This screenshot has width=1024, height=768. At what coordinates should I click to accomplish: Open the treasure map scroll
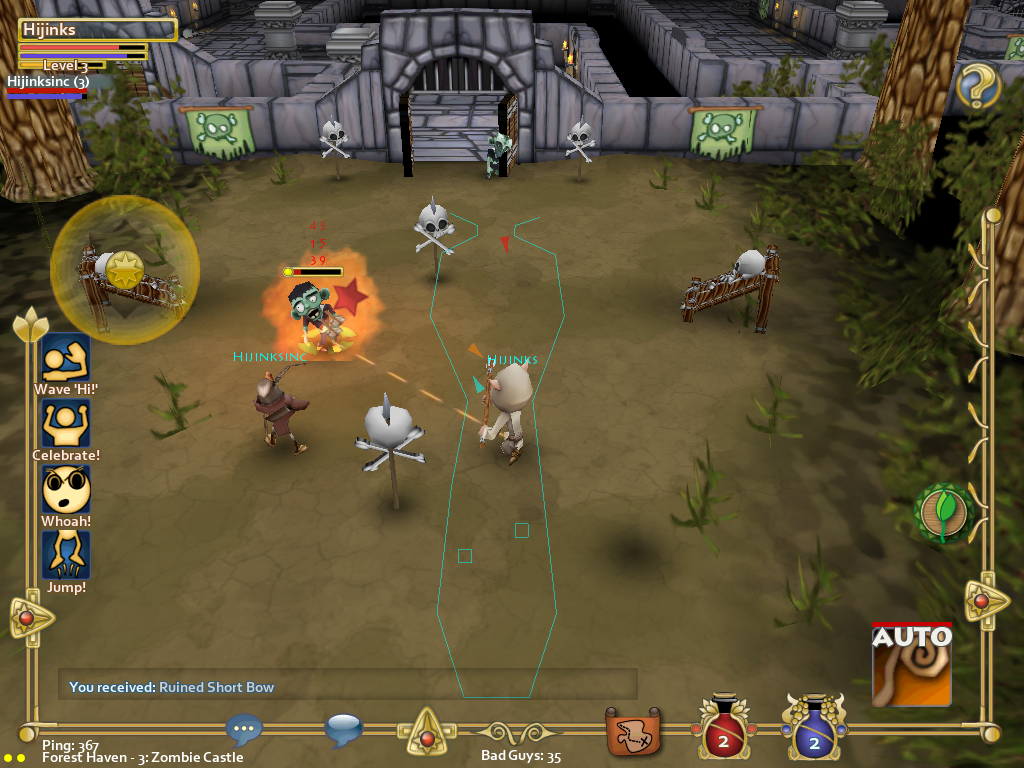[x=633, y=732]
